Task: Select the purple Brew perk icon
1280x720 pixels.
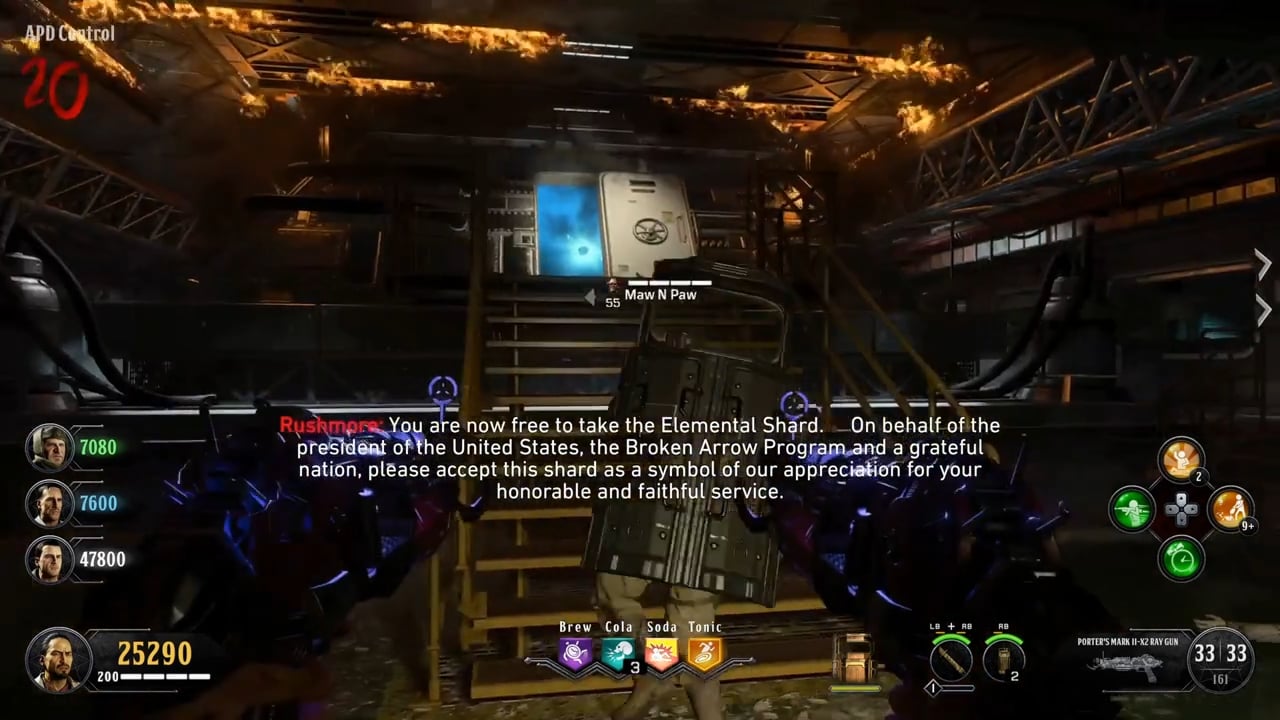Action: [576, 655]
